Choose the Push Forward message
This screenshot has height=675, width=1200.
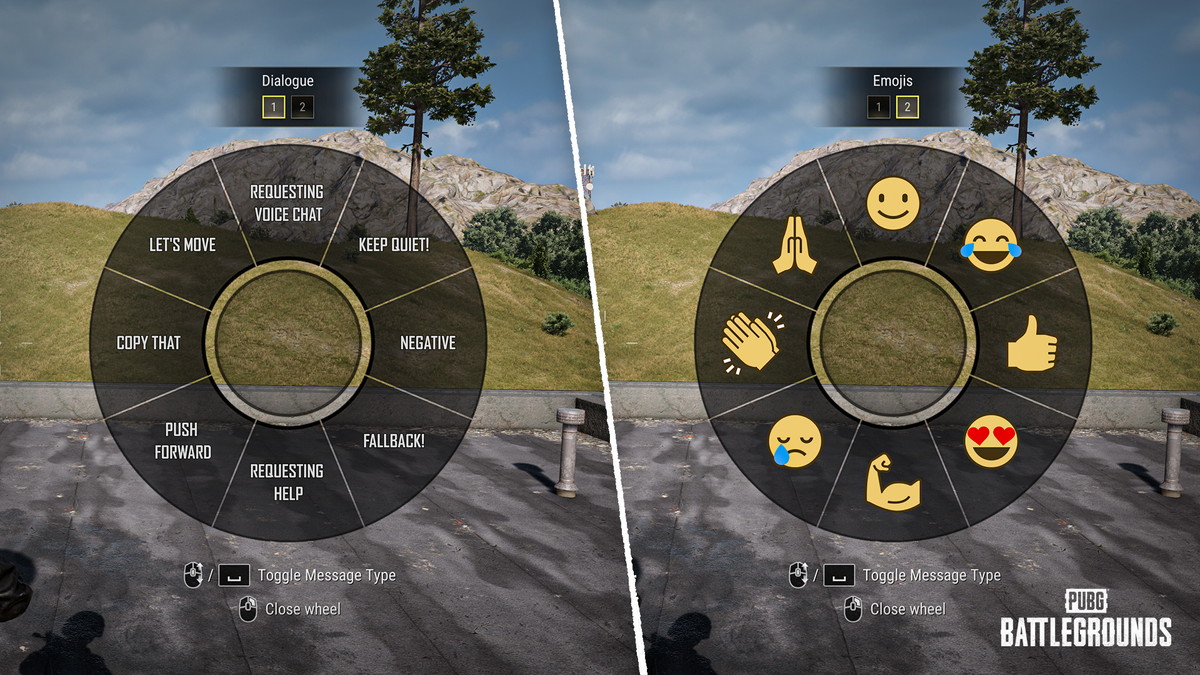183,440
